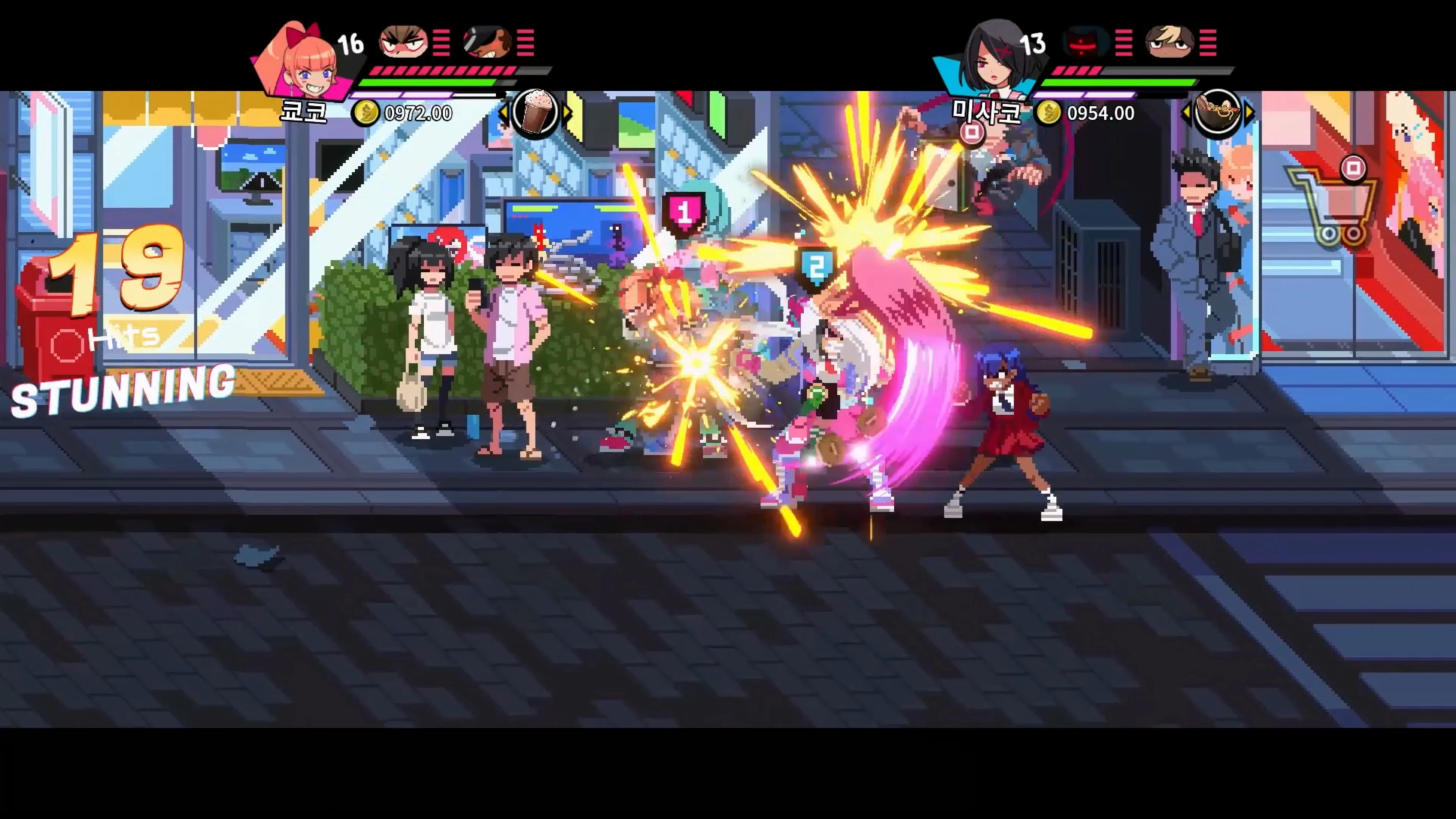
Task: Select the player 2 marker above the enemies
Action: [817, 266]
